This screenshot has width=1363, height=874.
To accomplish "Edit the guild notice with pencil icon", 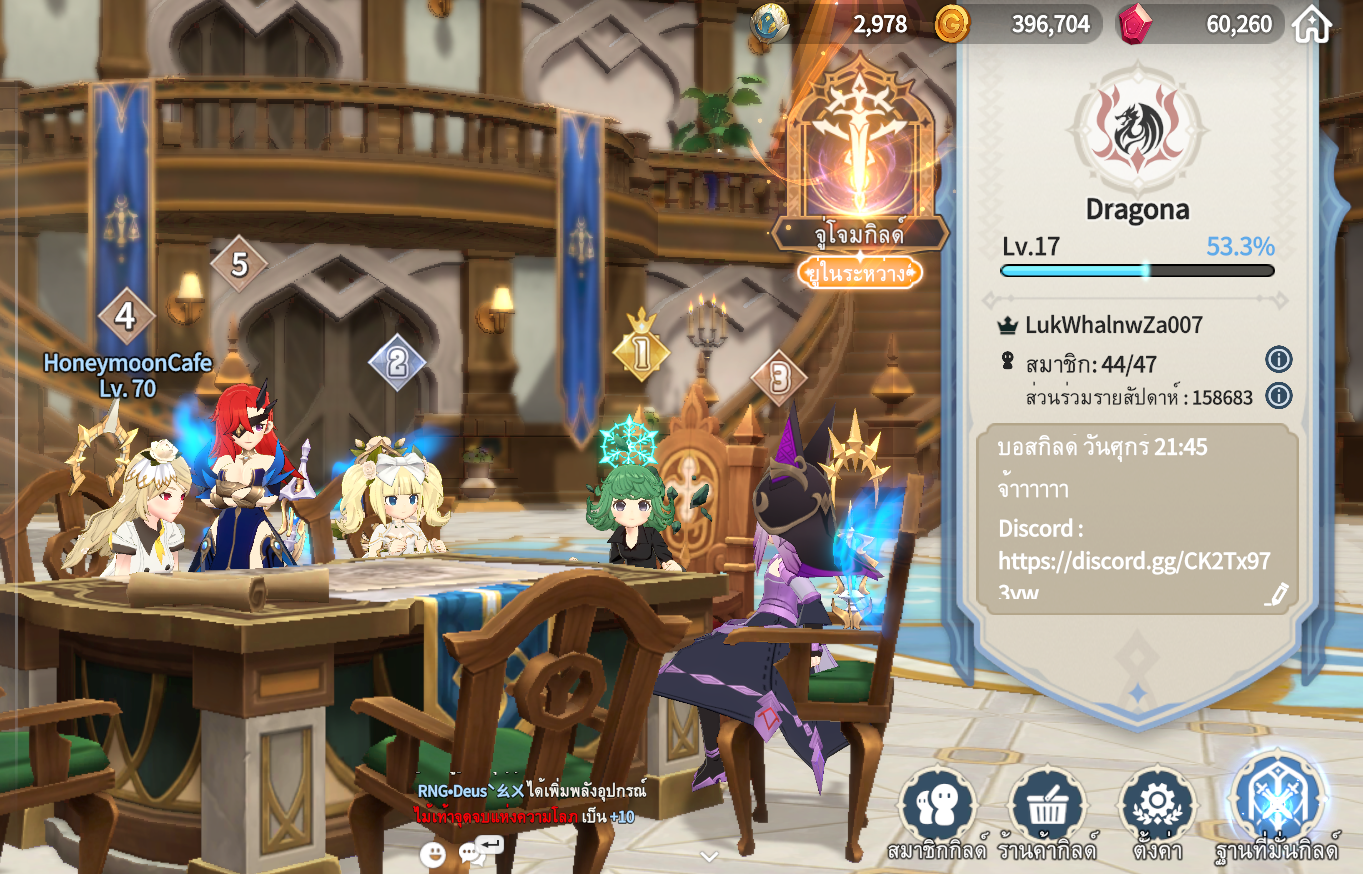I will [1276, 593].
